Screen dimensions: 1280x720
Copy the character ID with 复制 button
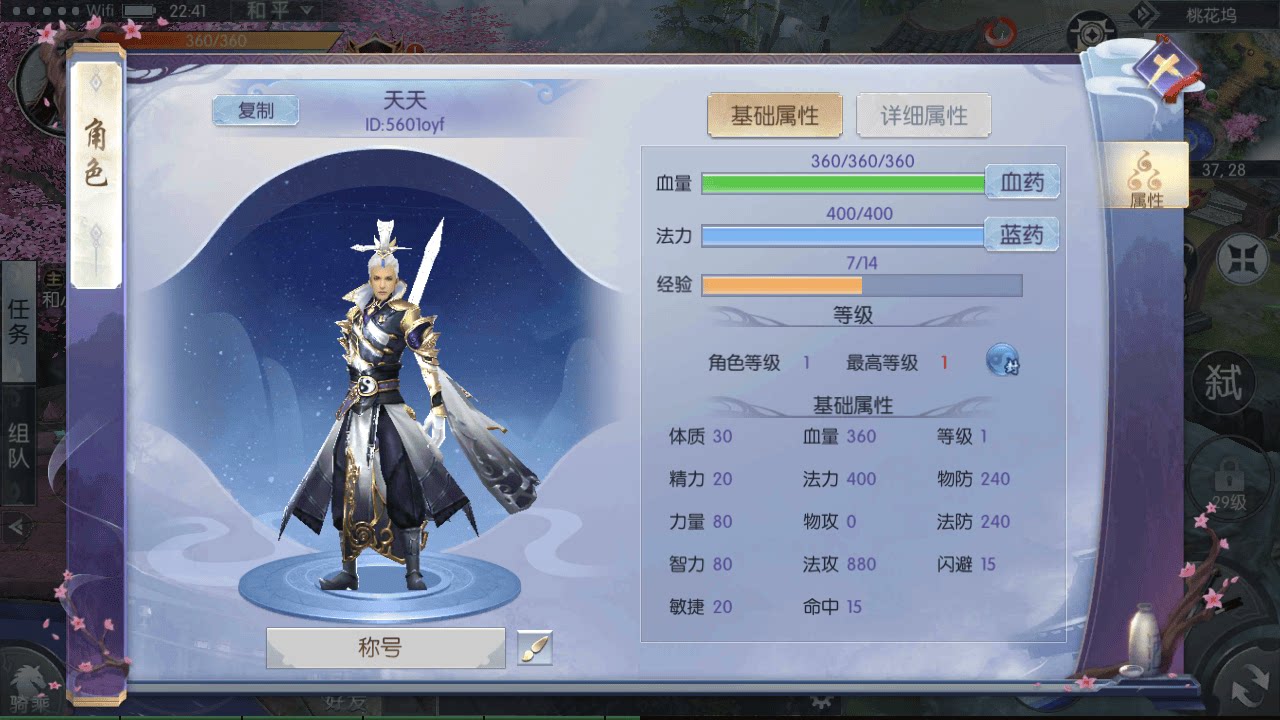pyautogui.click(x=255, y=110)
